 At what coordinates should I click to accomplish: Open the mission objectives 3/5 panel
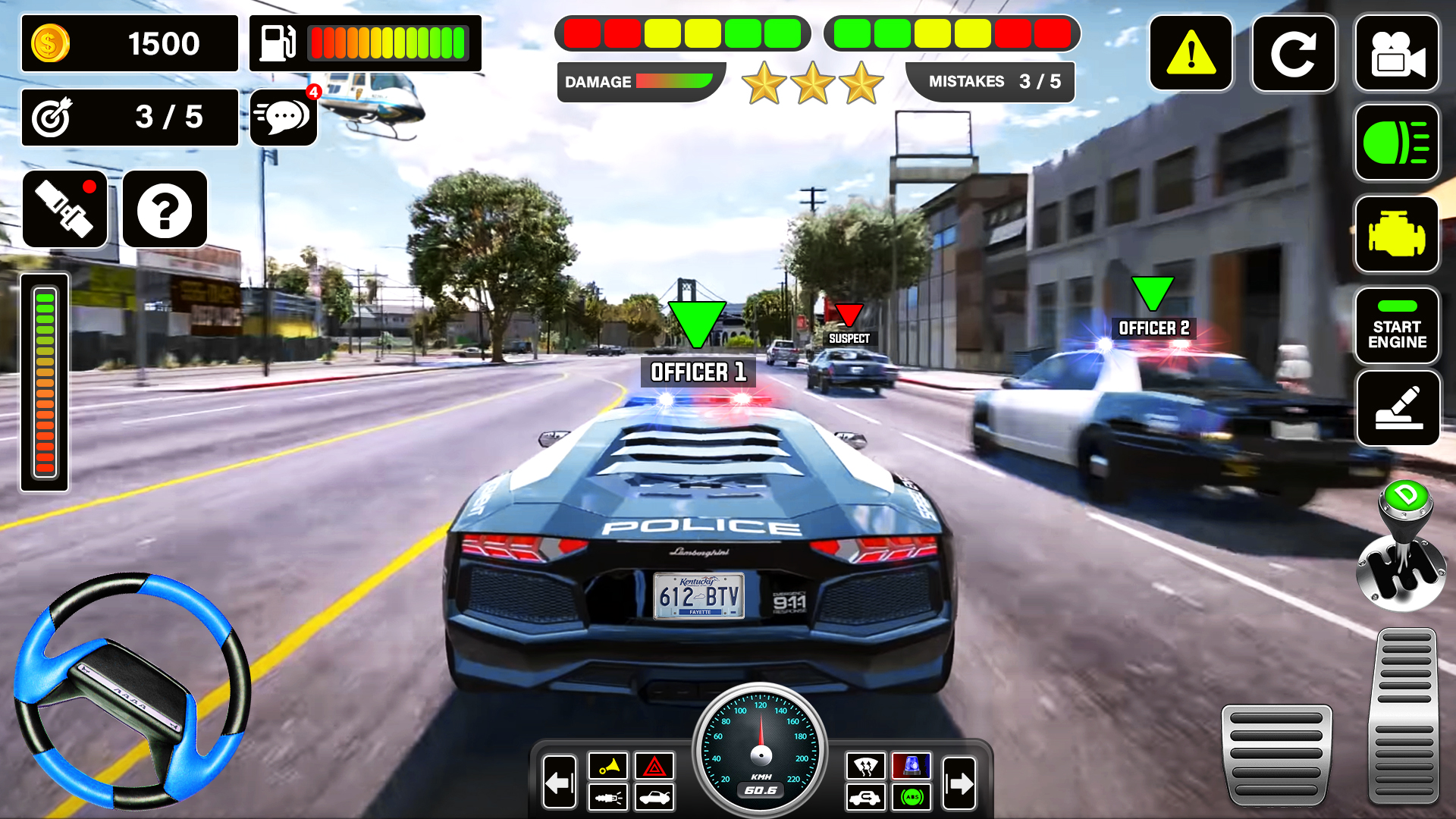click(x=129, y=118)
